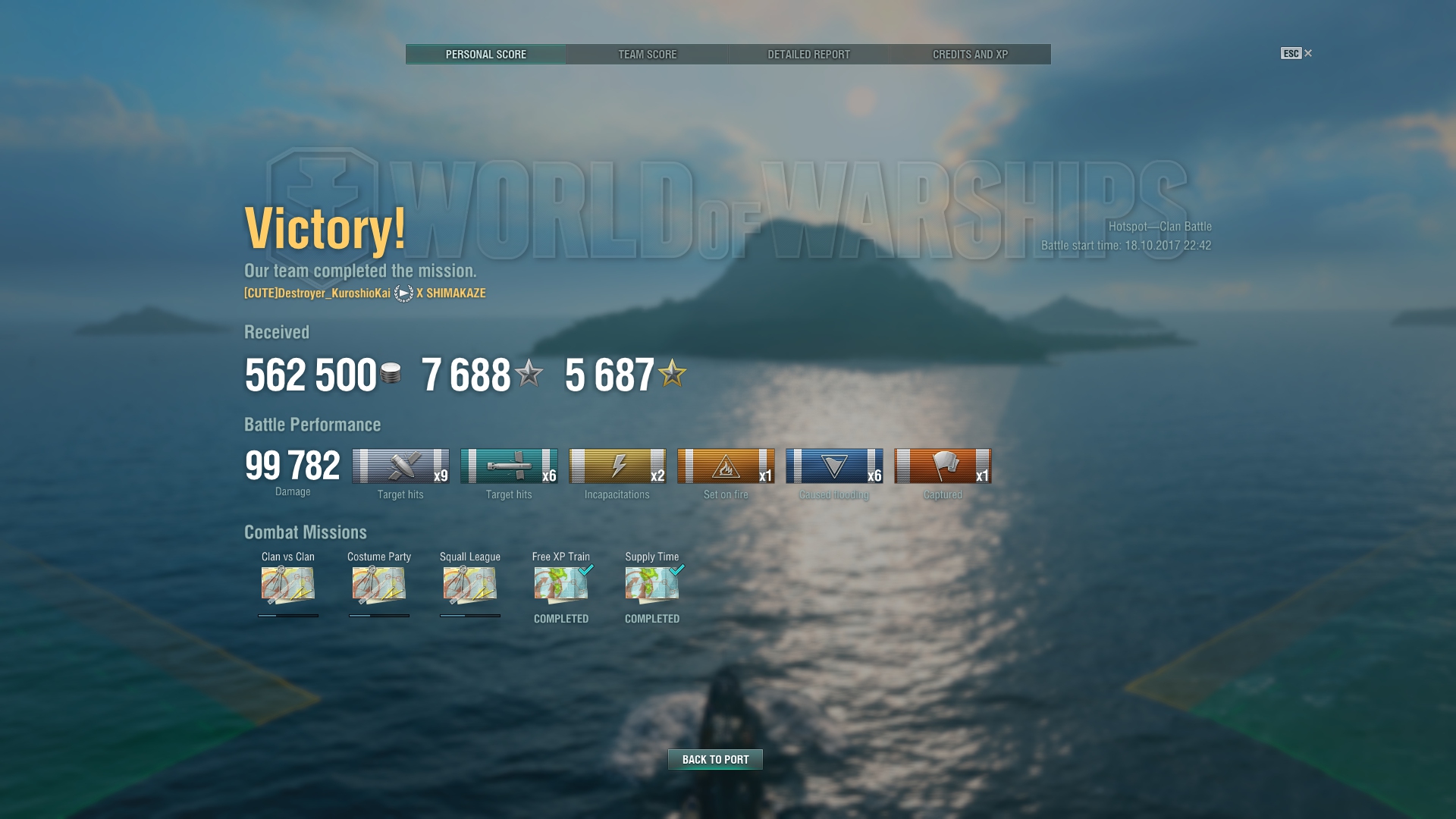The image size is (1456, 819).
Task: Switch to the Personal Score tab
Action: point(485,55)
